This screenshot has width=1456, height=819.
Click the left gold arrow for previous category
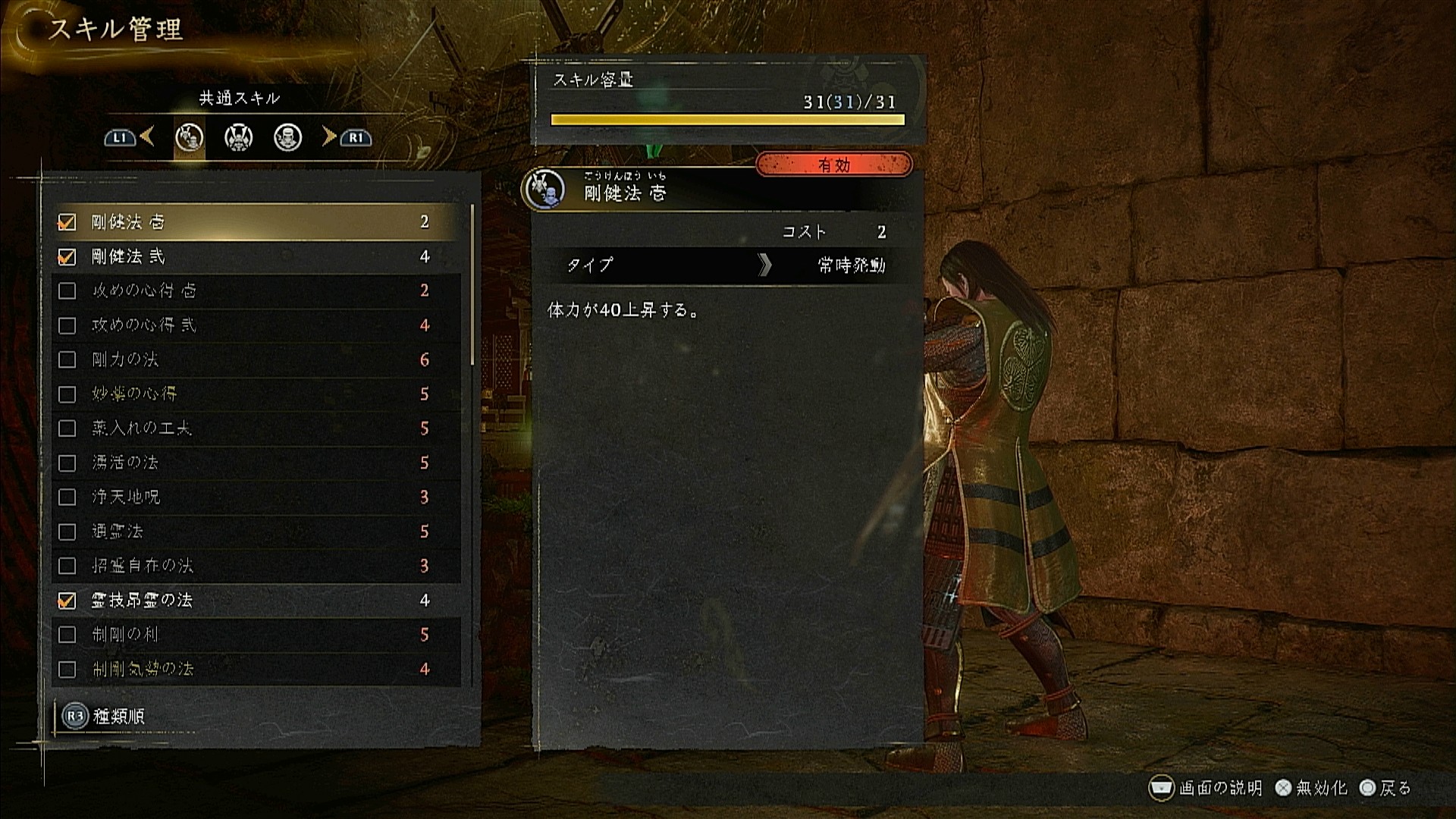(x=148, y=136)
